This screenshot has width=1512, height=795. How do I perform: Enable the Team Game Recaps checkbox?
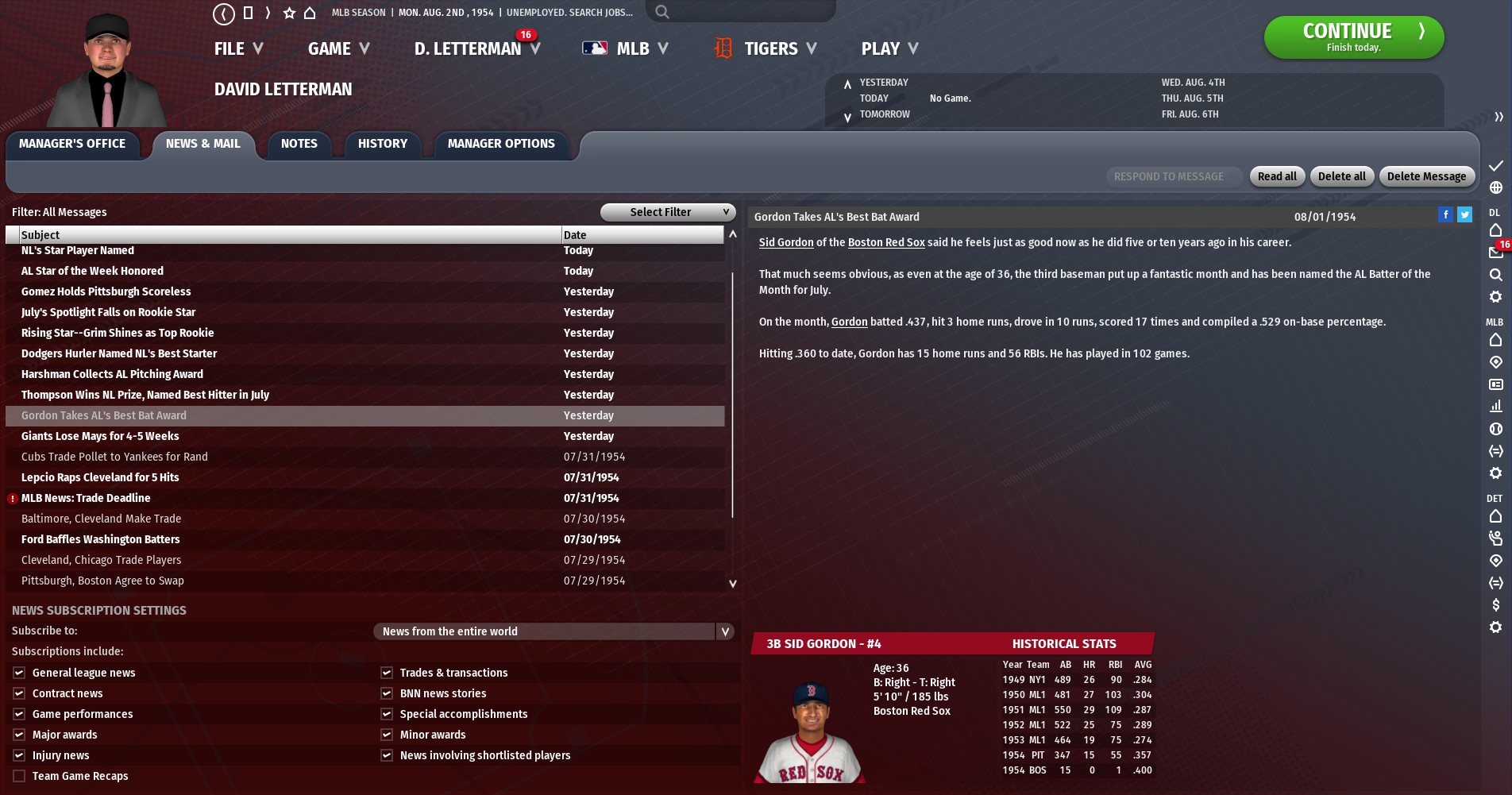19,776
